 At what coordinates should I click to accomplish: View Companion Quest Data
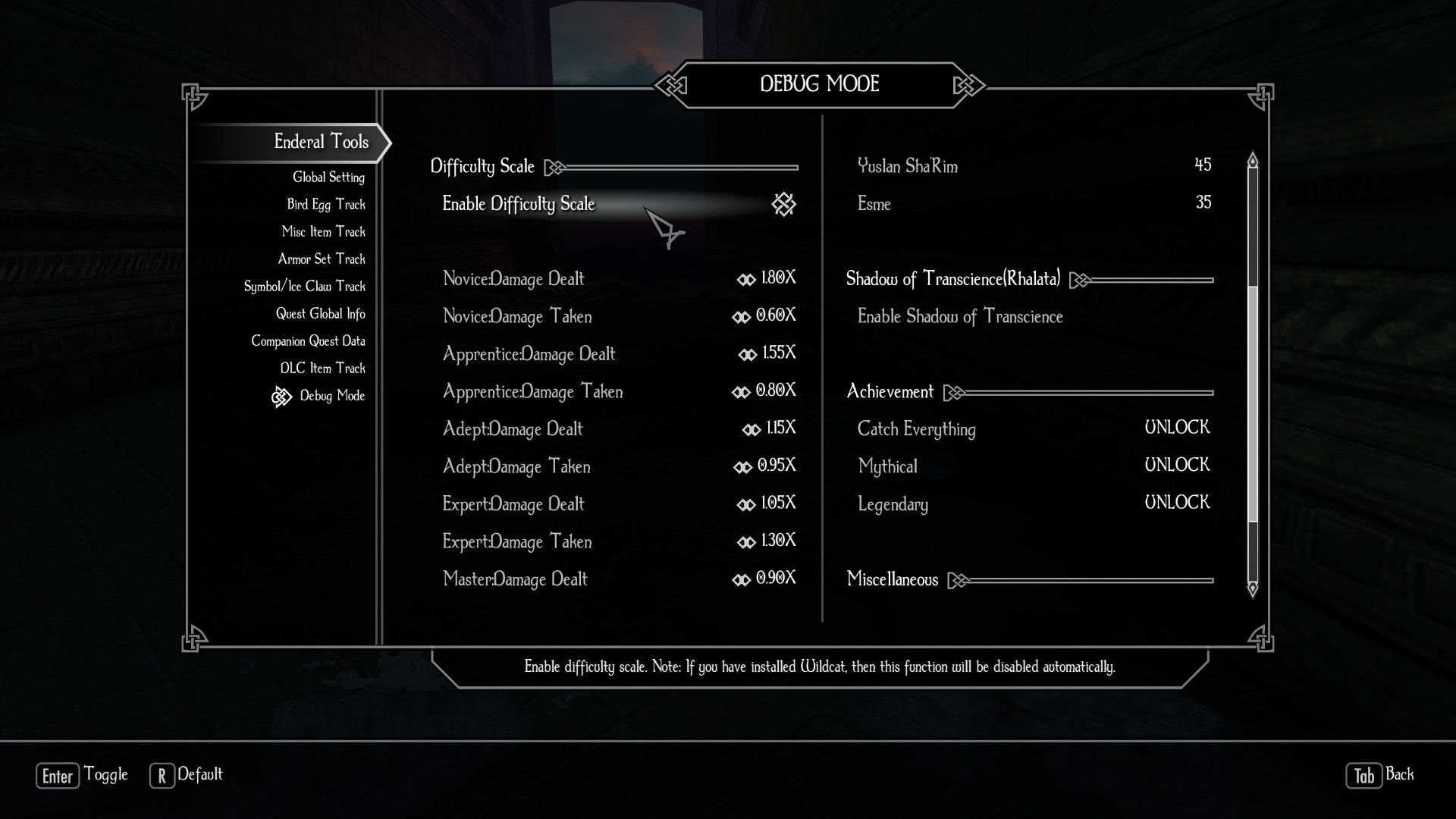[x=308, y=341]
